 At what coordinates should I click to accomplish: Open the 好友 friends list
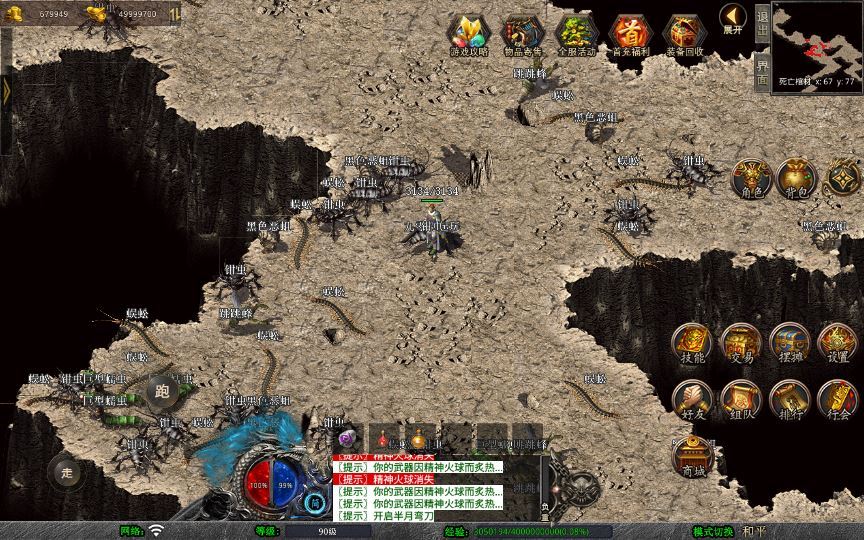[692, 399]
